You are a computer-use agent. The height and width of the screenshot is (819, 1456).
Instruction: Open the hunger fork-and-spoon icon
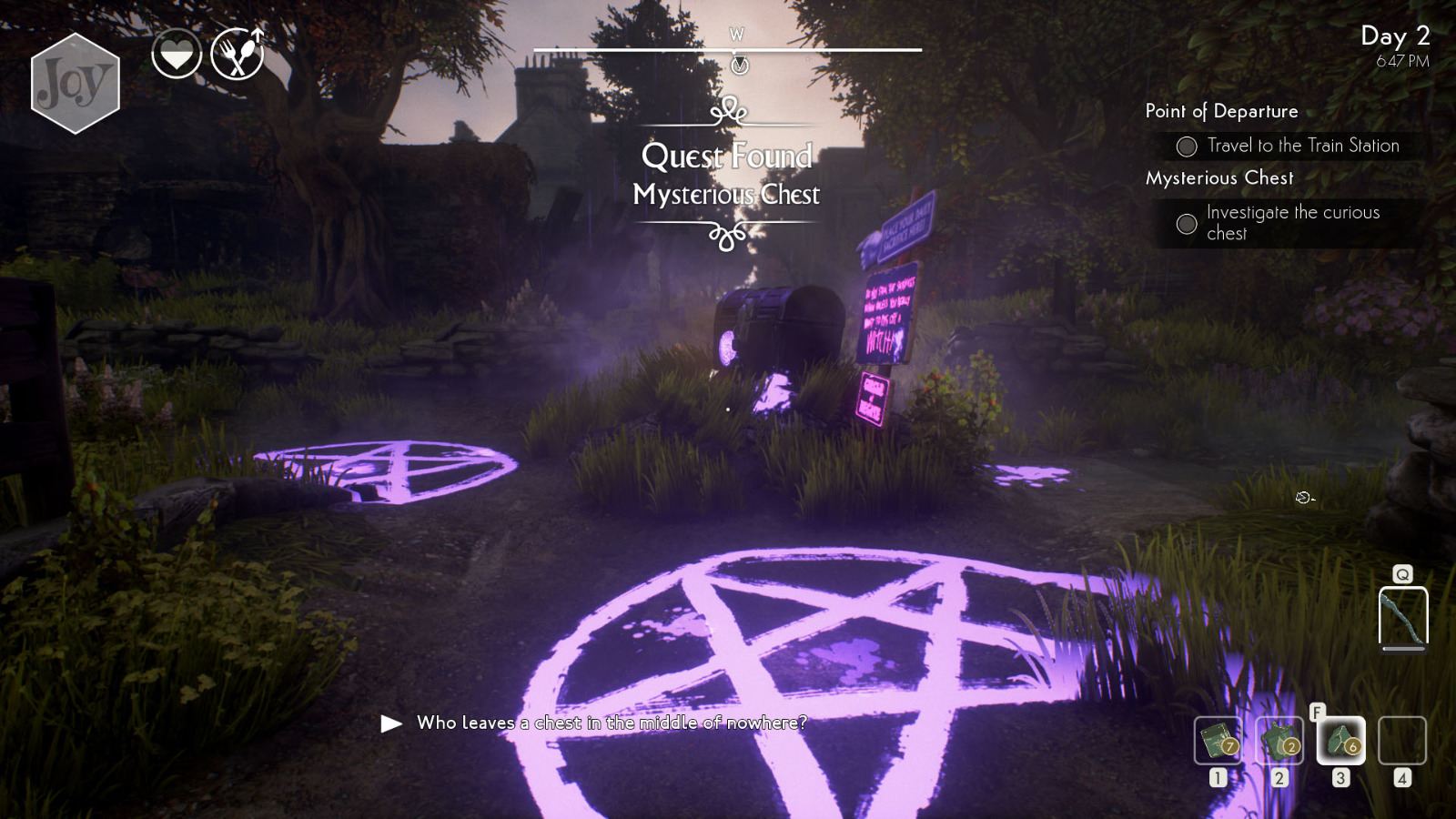238,53
